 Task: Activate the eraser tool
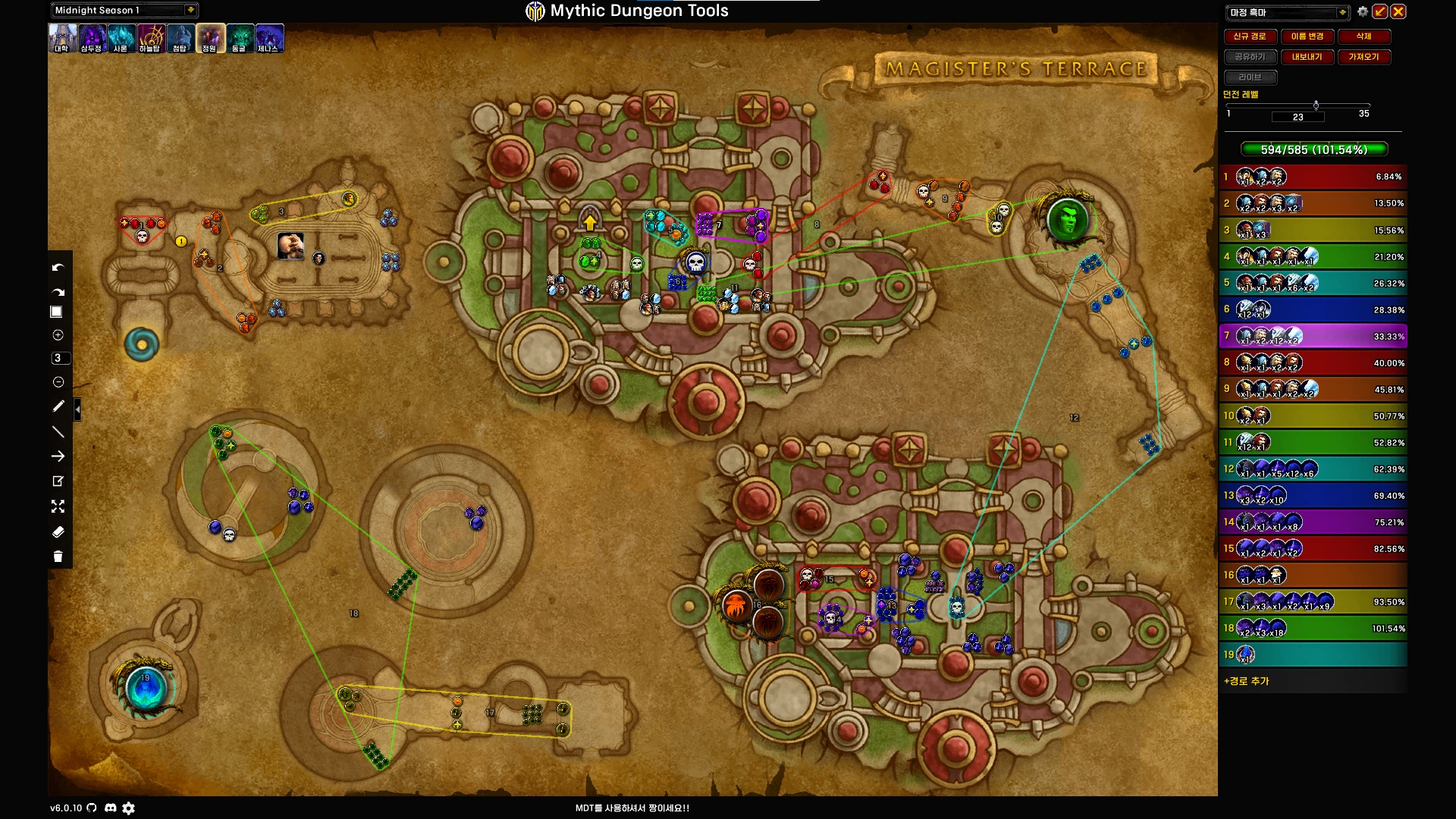coord(58,532)
